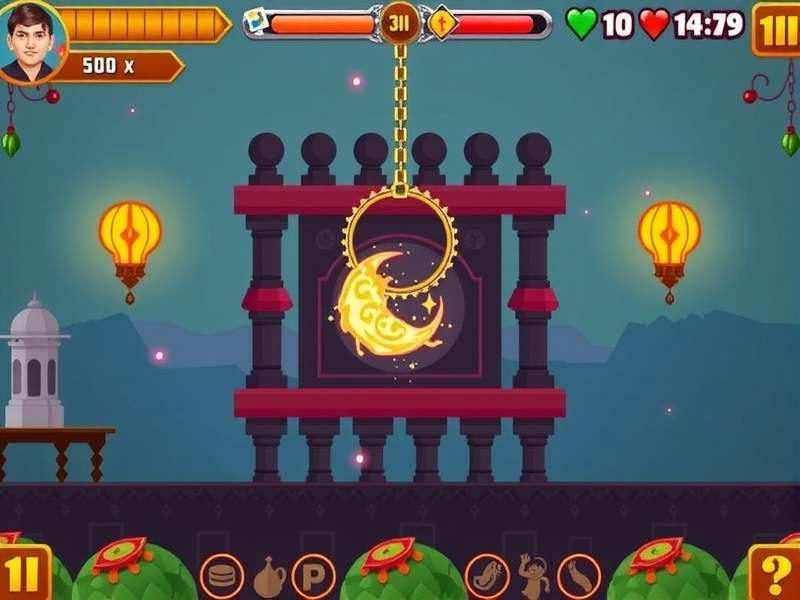Select the clay jug item icon
Viewport: 800px width, 600px height.
click(x=268, y=576)
